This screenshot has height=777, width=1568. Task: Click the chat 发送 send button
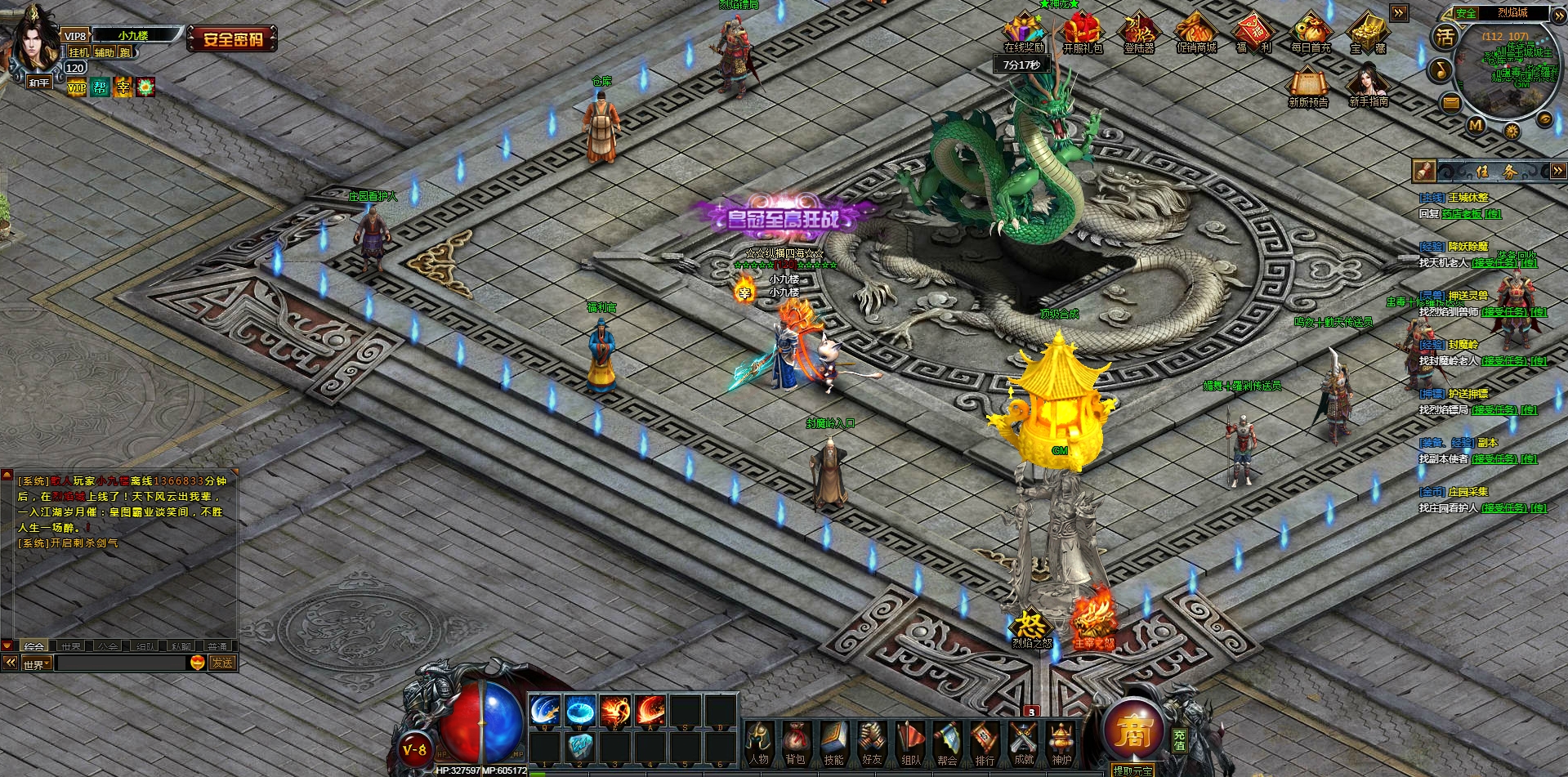click(x=222, y=663)
